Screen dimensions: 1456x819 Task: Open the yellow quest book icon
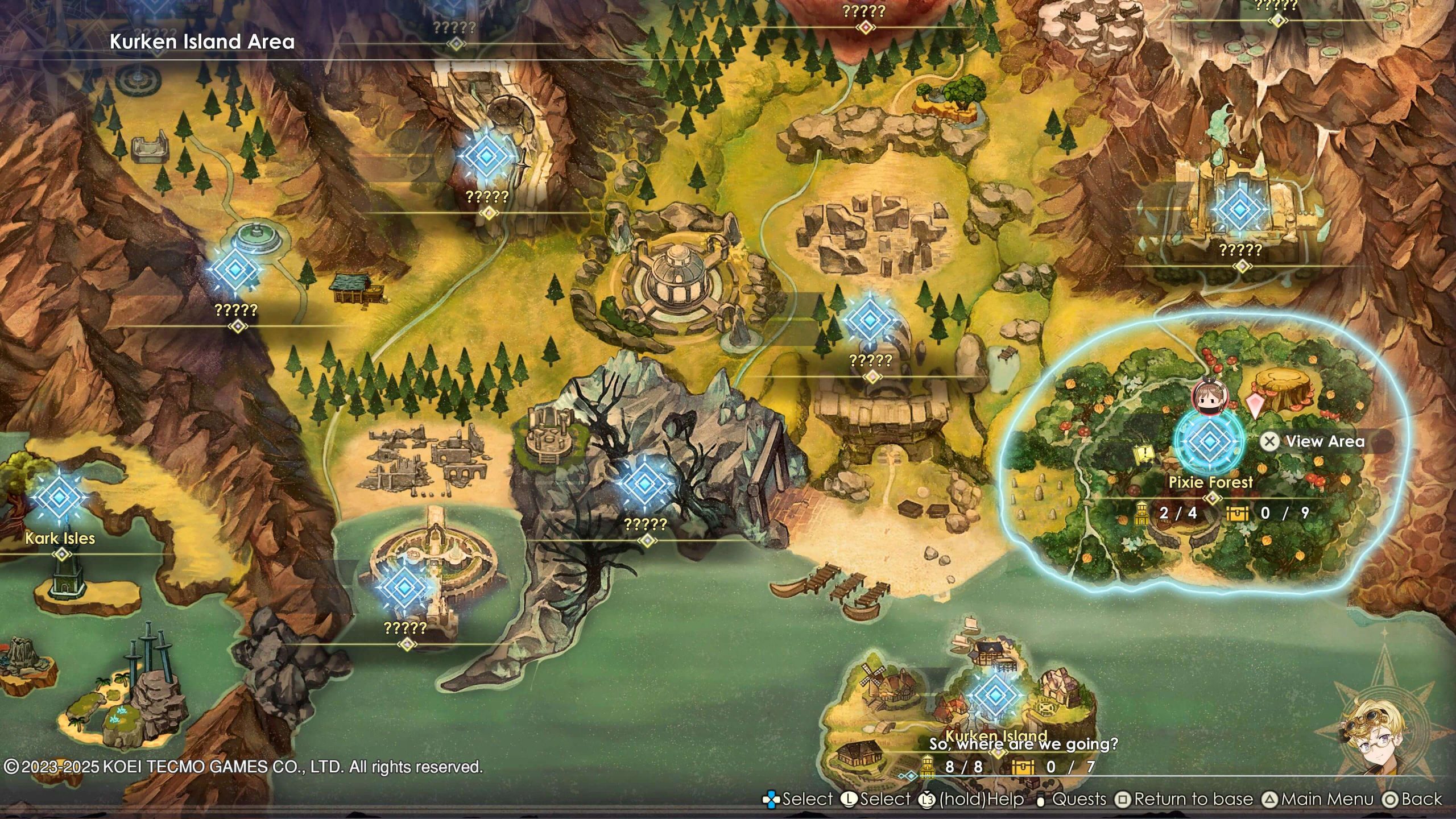(1143, 453)
